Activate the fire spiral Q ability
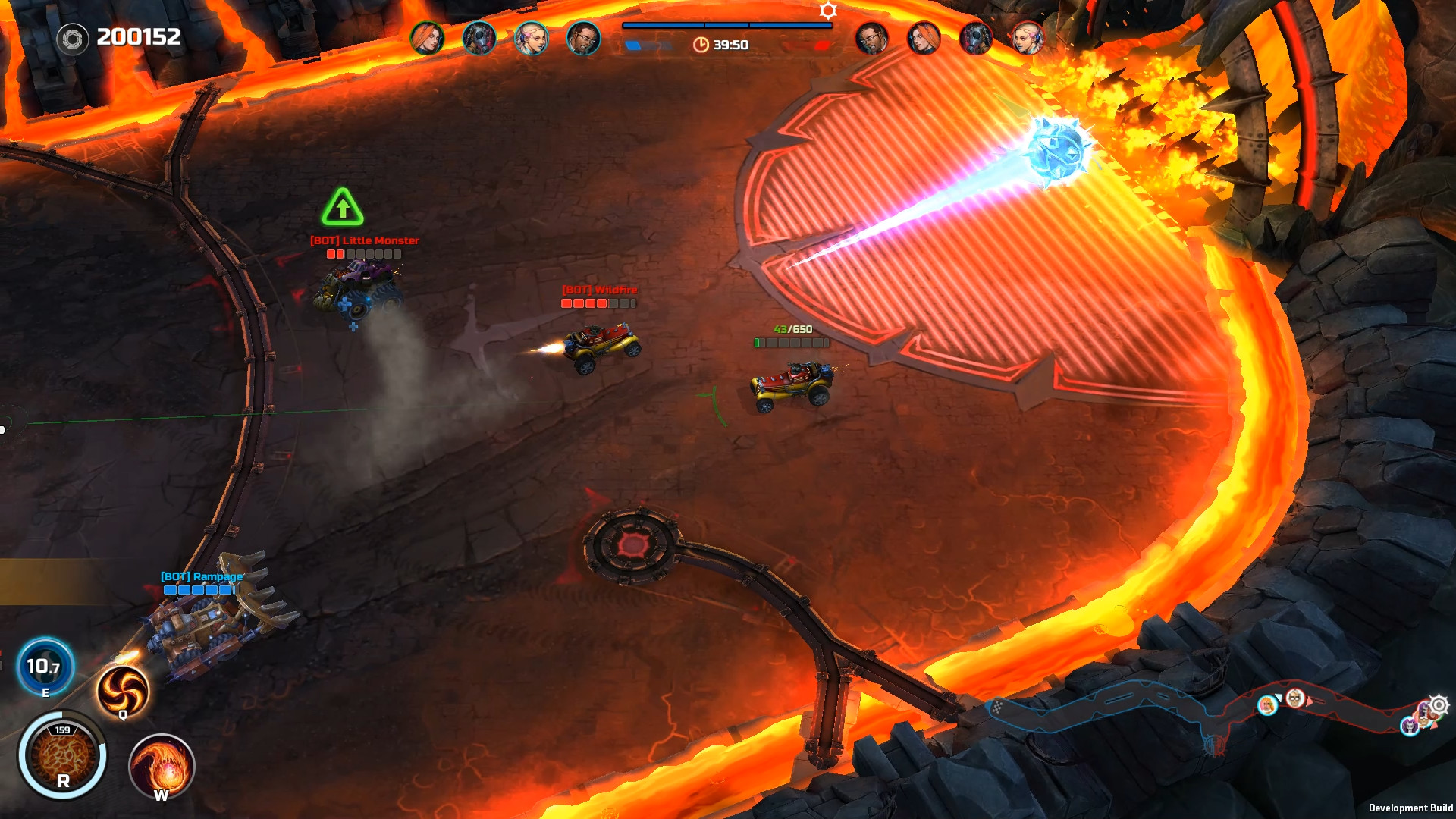The width and height of the screenshot is (1456, 819). coord(123,690)
